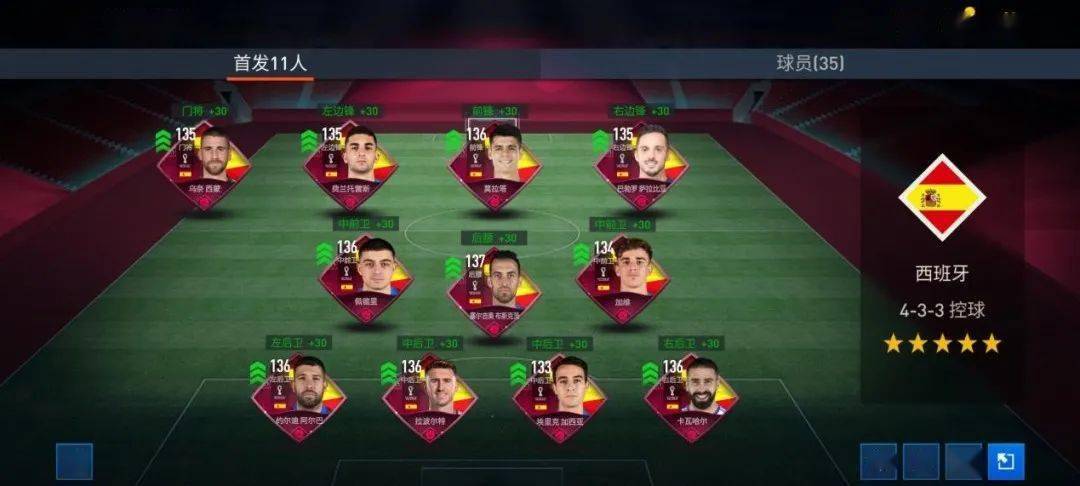The image size is (1080, 486).
Task: Click the bright blue arrow-box button
Action: click(x=1005, y=461)
